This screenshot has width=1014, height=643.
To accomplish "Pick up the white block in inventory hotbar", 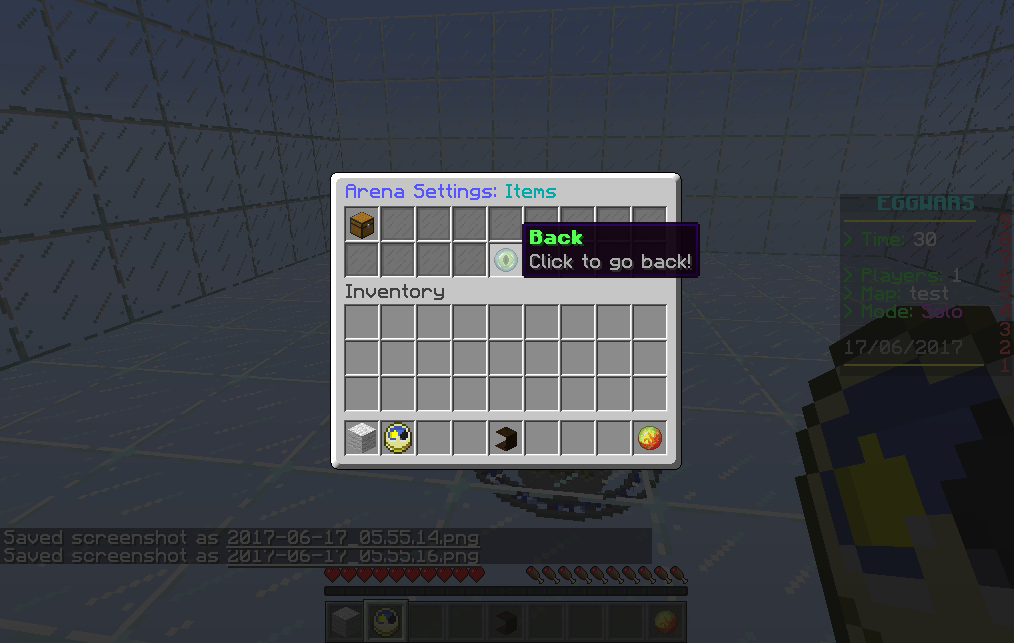I will point(362,437).
